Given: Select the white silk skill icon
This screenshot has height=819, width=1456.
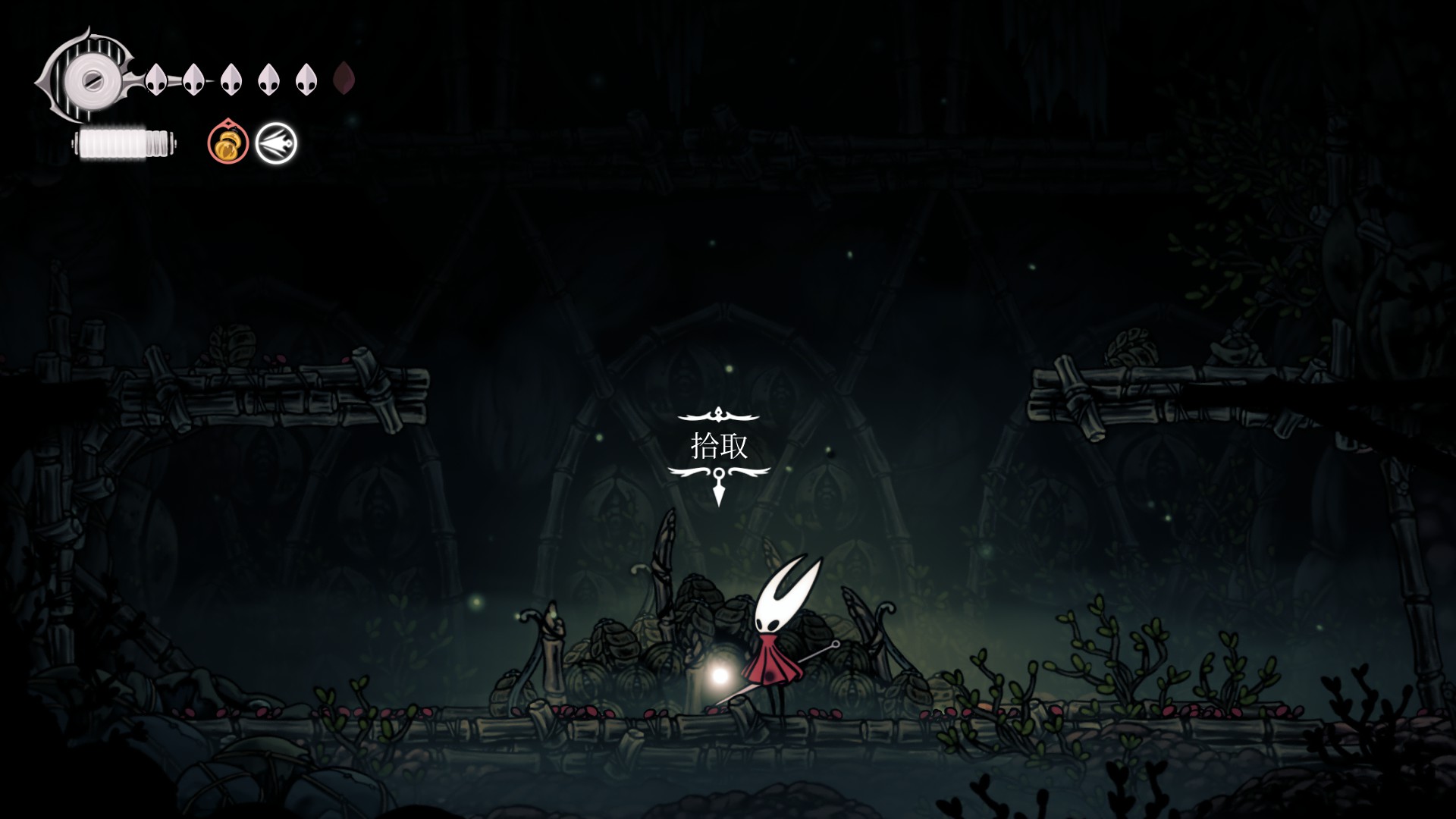Looking at the screenshot, I should (x=276, y=143).
